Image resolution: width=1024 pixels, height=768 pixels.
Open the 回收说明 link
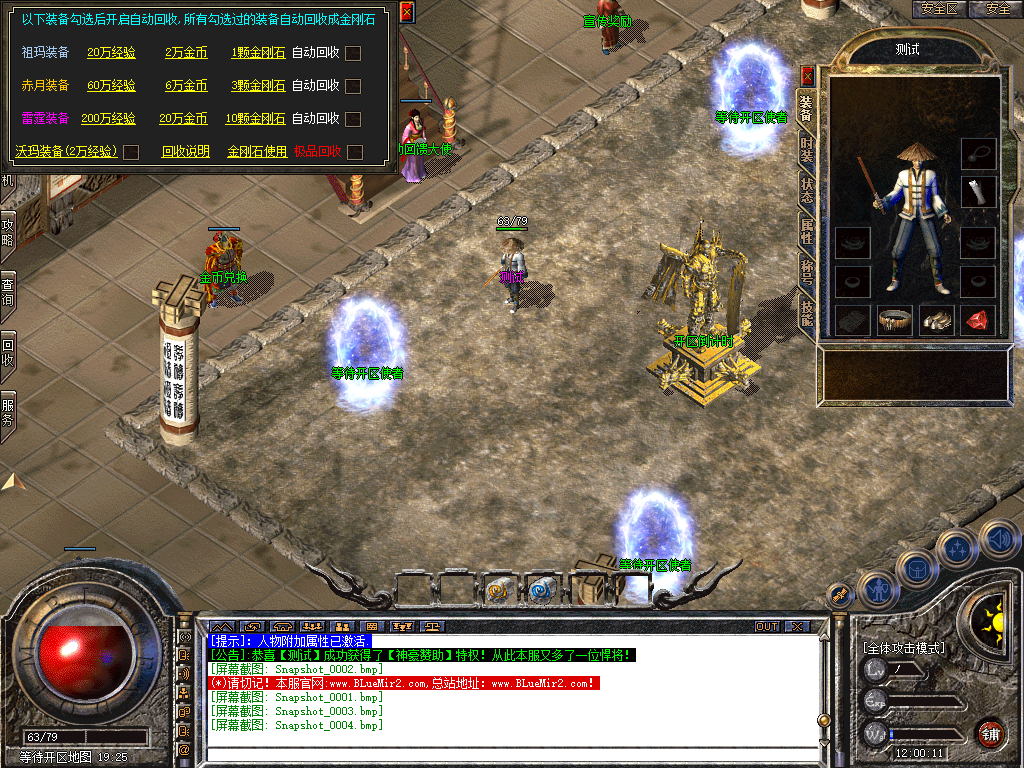pyautogui.click(x=185, y=152)
